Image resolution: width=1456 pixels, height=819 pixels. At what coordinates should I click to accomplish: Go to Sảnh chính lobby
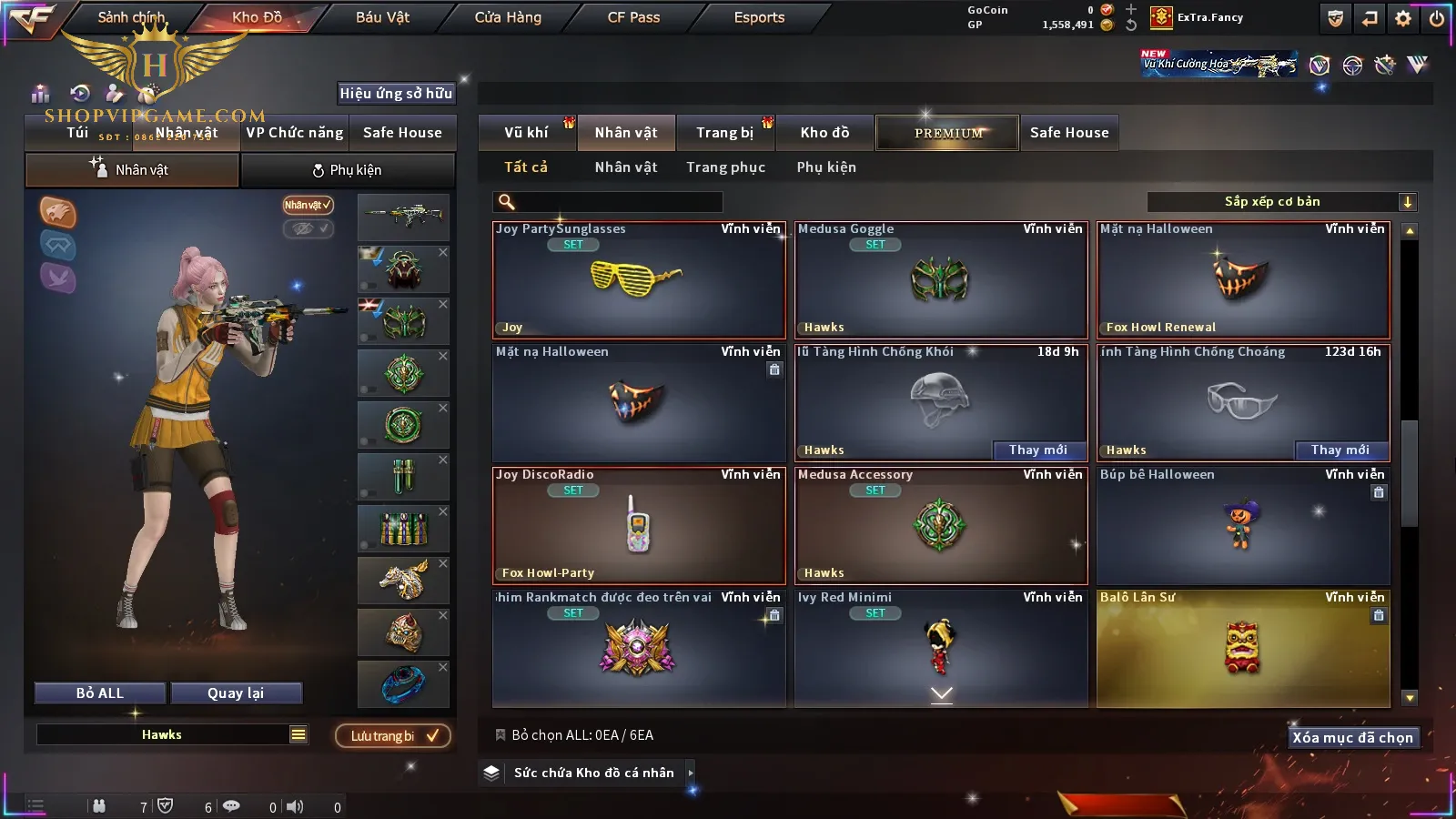(131, 17)
